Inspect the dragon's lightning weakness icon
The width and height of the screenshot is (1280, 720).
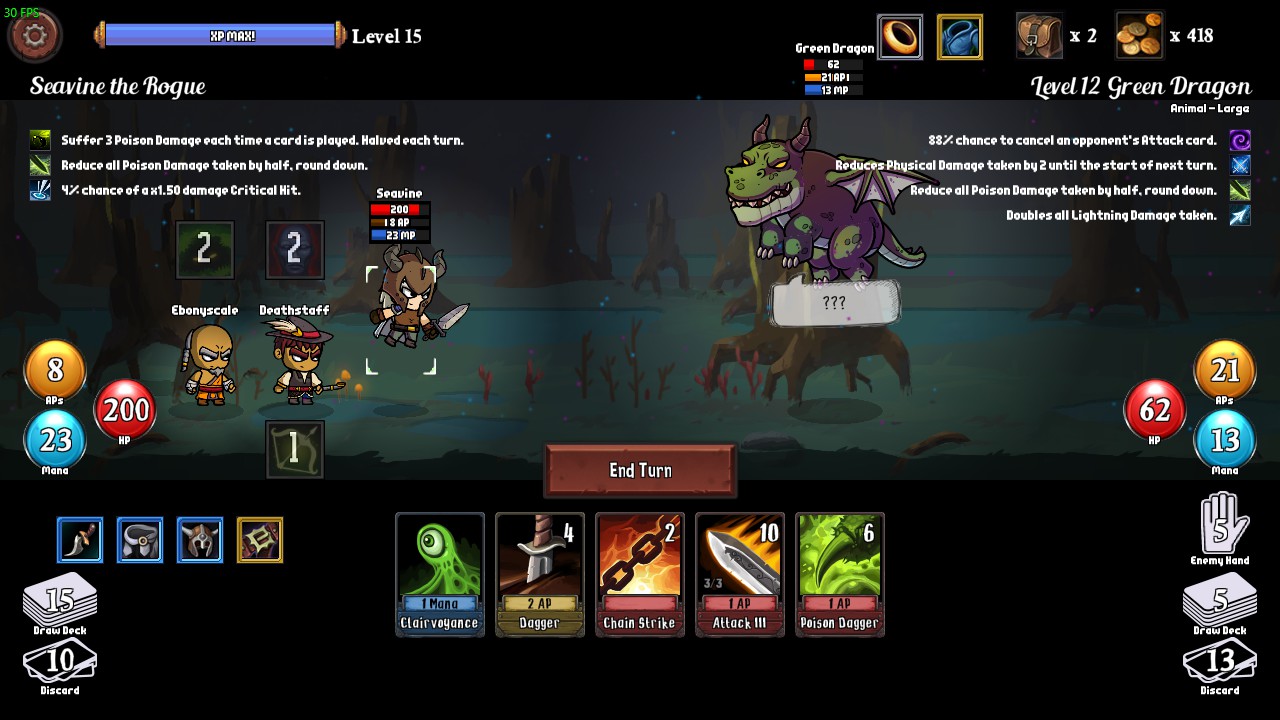pyautogui.click(x=1239, y=215)
